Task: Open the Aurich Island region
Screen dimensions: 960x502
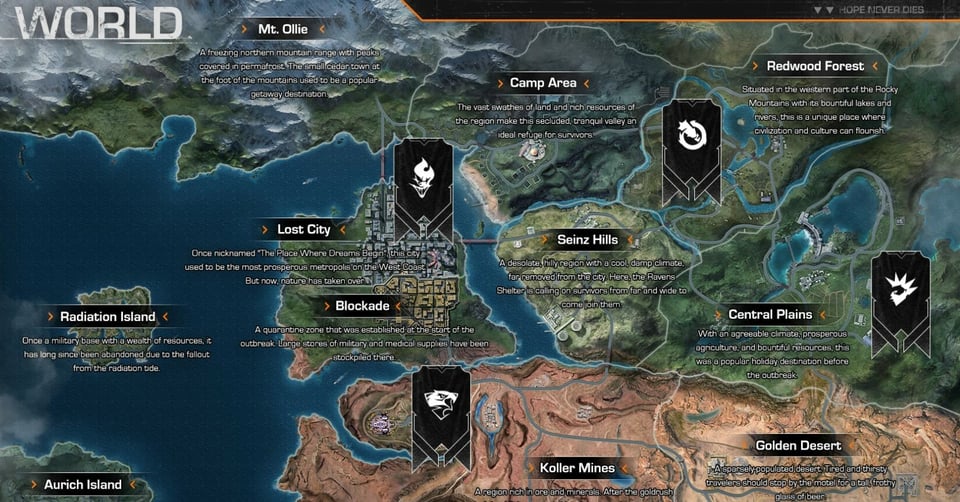Action: click(83, 485)
